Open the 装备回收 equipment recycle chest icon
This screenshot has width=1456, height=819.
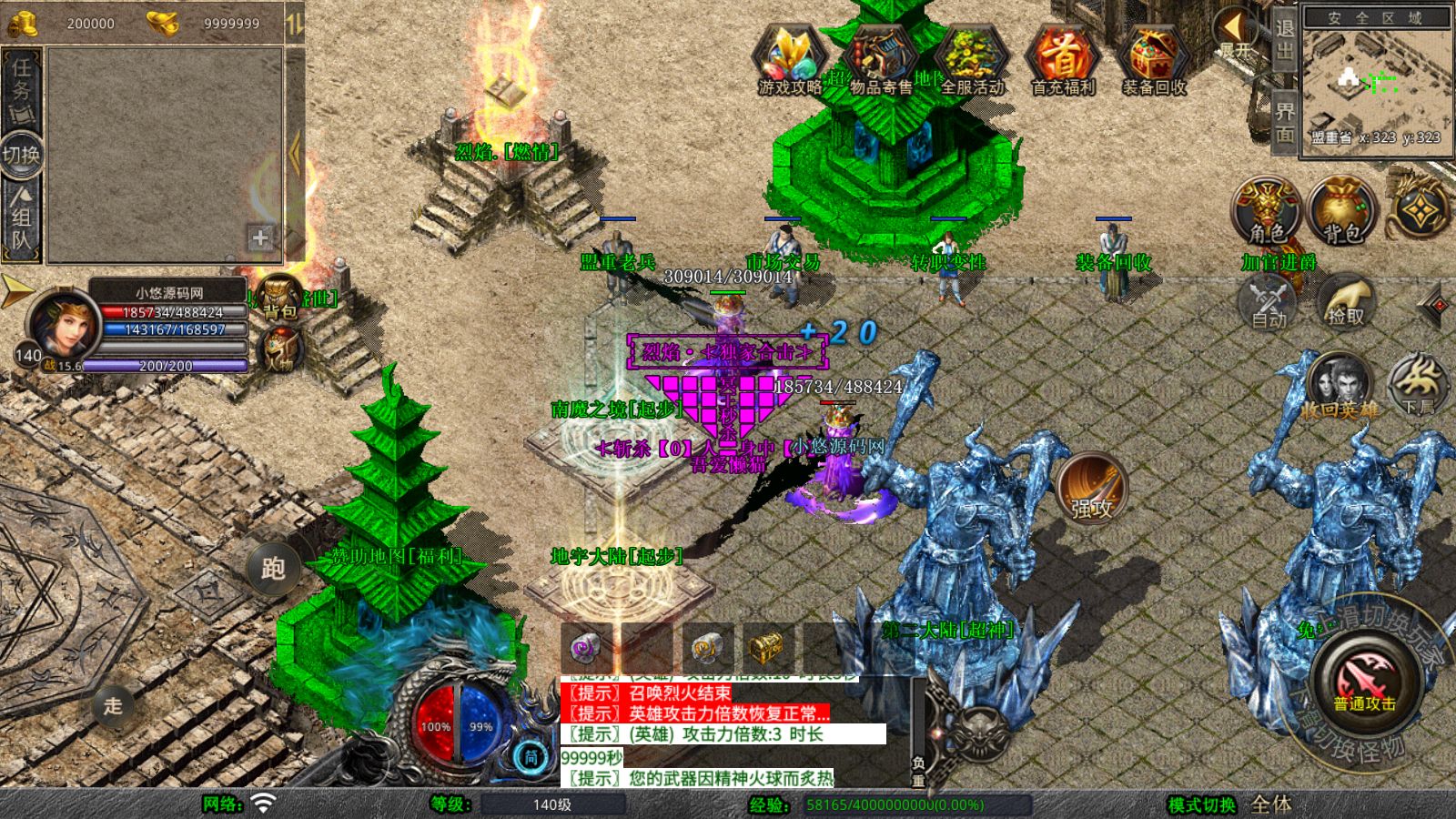pos(1154,61)
